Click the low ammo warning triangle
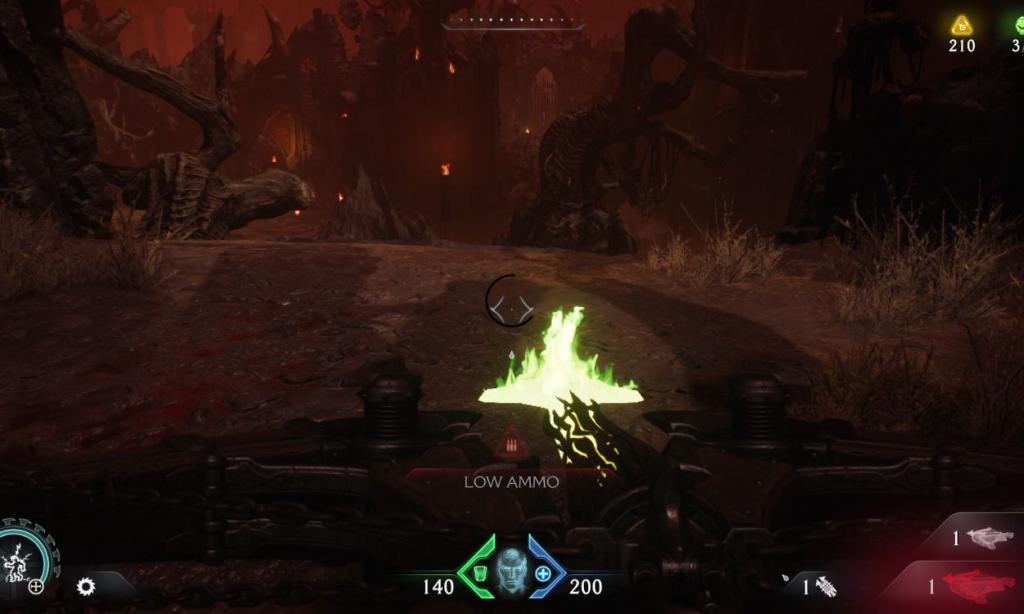1024x614 pixels. [511, 441]
